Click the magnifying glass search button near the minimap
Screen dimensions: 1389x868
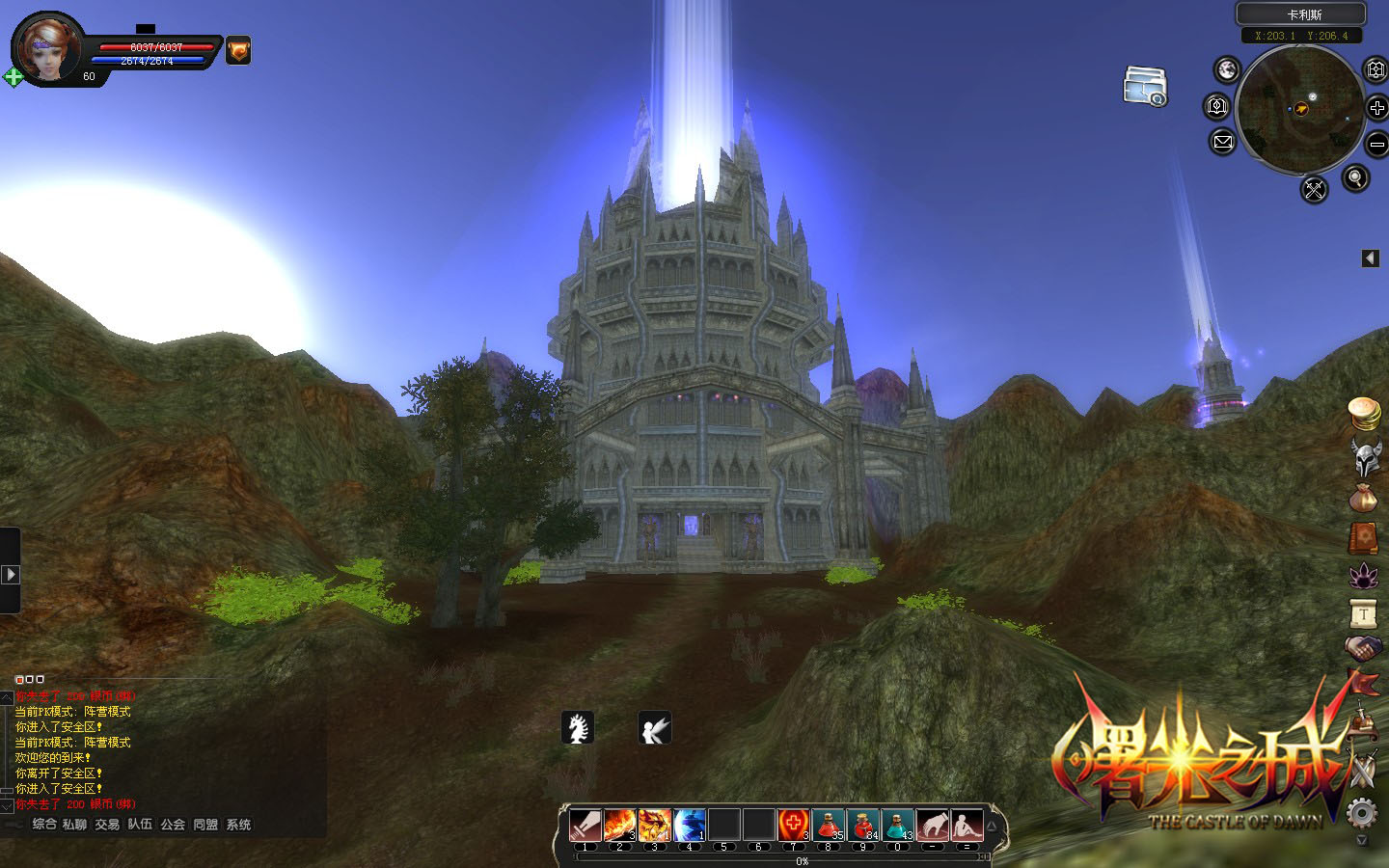1355,177
